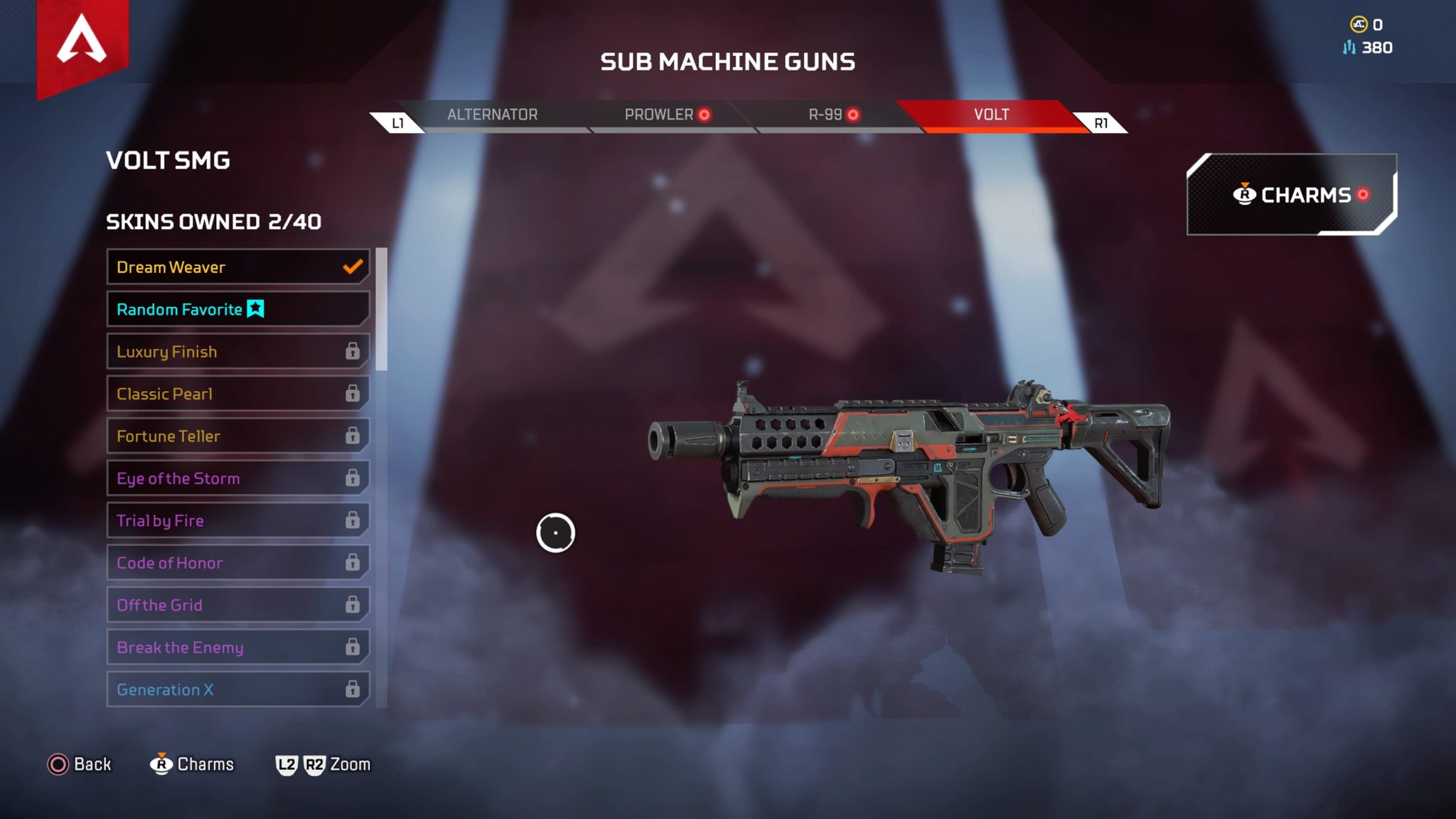Go back using the Back button
The height and width of the screenshot is (819, 1456).
pyautogui.click(x=80, y=764)
